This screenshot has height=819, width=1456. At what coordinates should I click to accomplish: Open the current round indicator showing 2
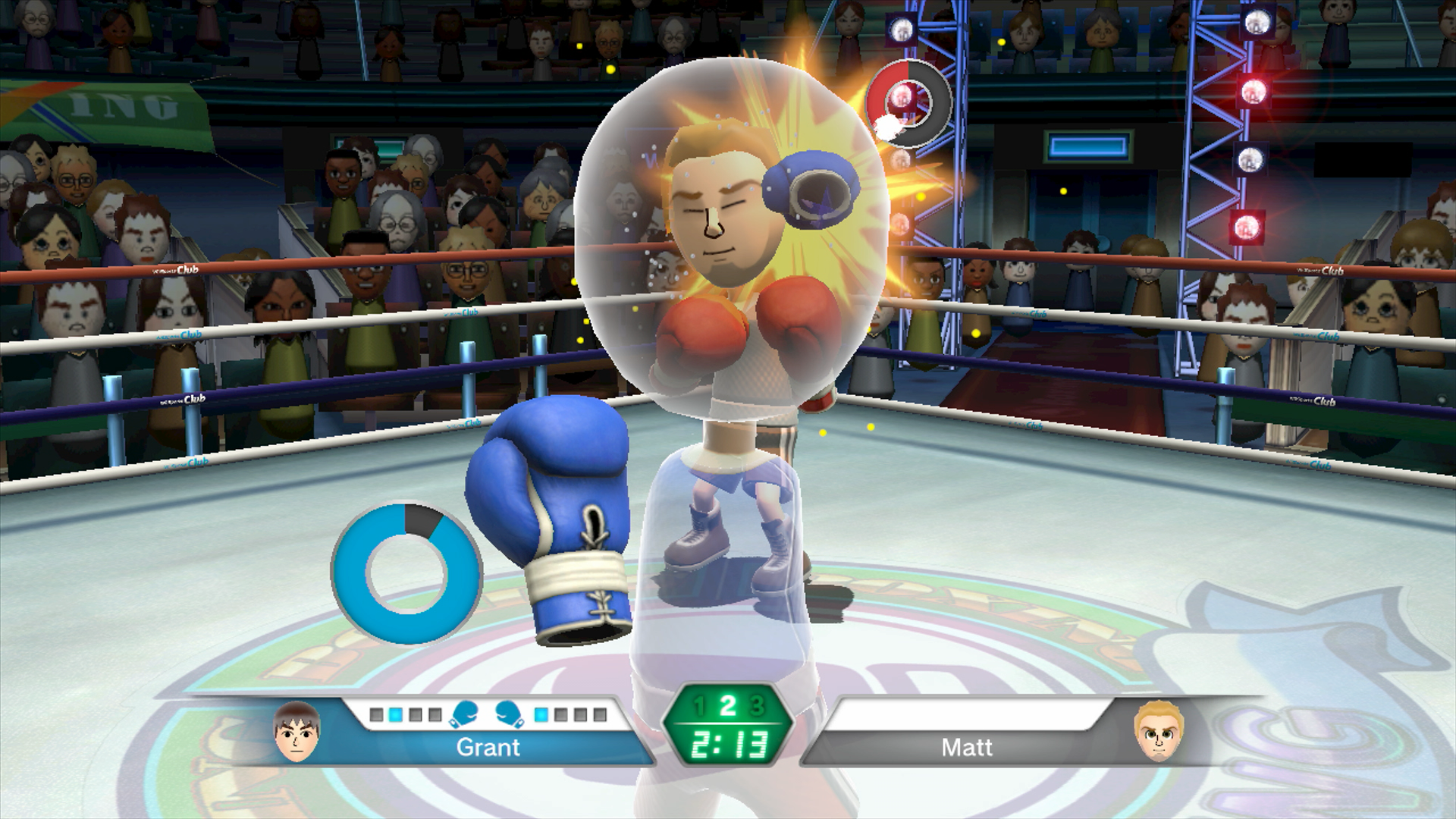pos(728,705)
